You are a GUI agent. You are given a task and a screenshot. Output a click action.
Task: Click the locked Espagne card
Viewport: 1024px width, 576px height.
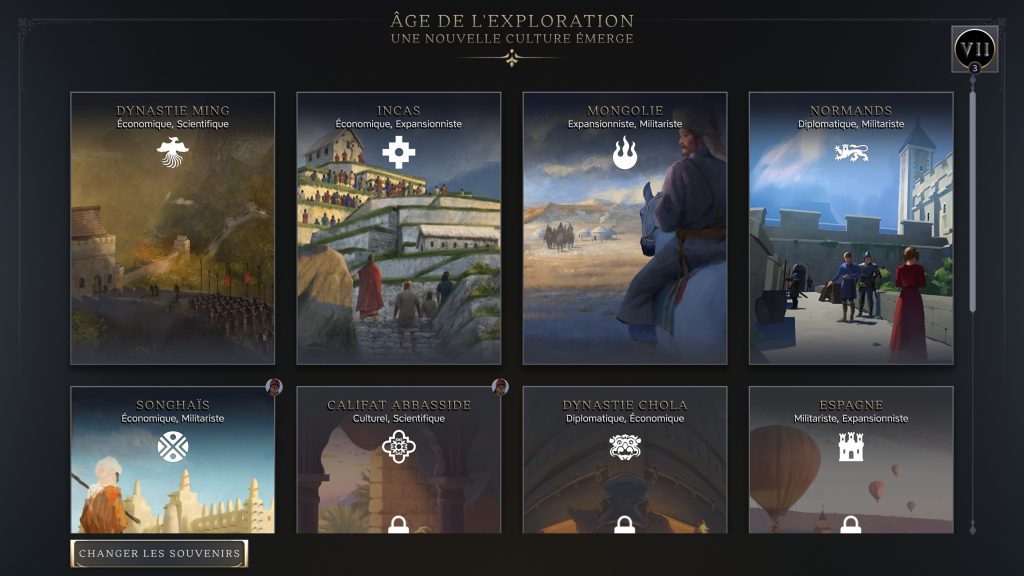click(850, 459)
